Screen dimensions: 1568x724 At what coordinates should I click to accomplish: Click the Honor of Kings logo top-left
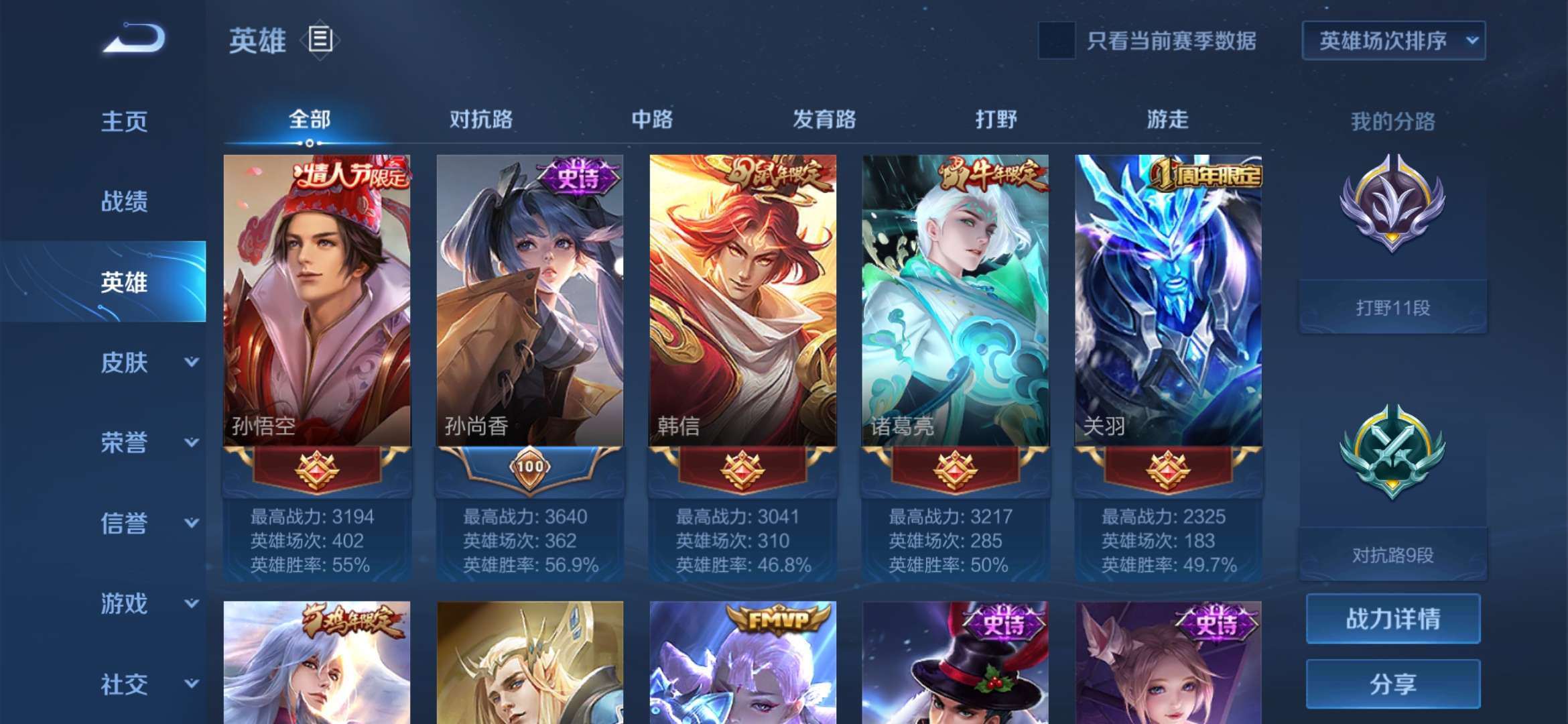tap(131, 42)
